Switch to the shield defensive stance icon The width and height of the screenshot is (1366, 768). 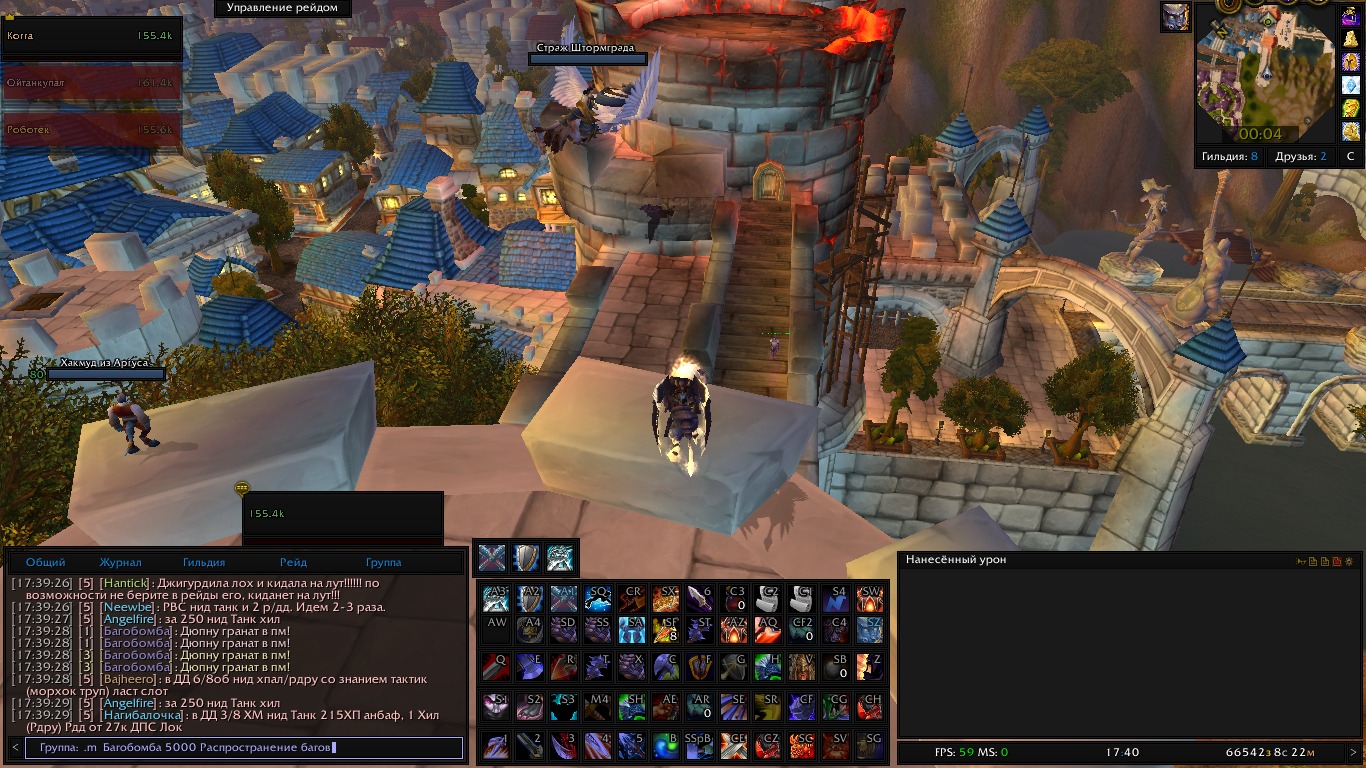pos(526,558)
